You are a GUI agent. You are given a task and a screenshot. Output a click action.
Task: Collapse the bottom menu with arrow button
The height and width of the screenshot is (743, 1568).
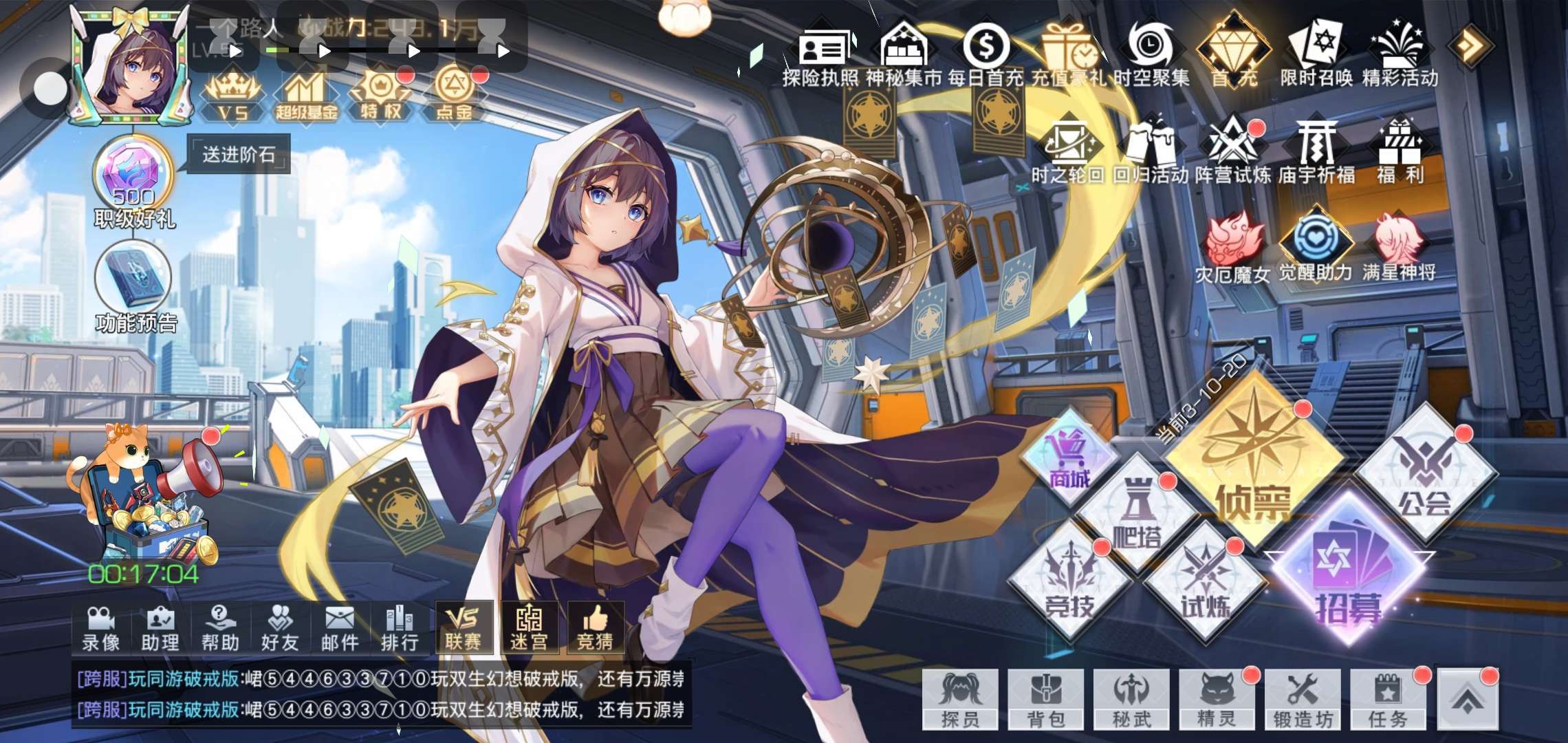(1467, 700)
